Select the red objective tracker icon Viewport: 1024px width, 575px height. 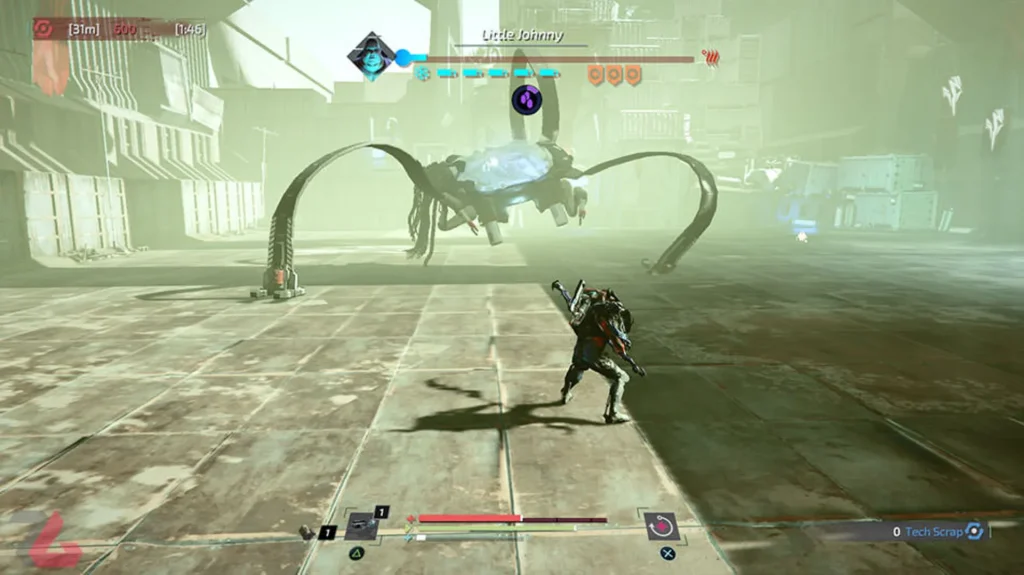[x=43, y=28]
